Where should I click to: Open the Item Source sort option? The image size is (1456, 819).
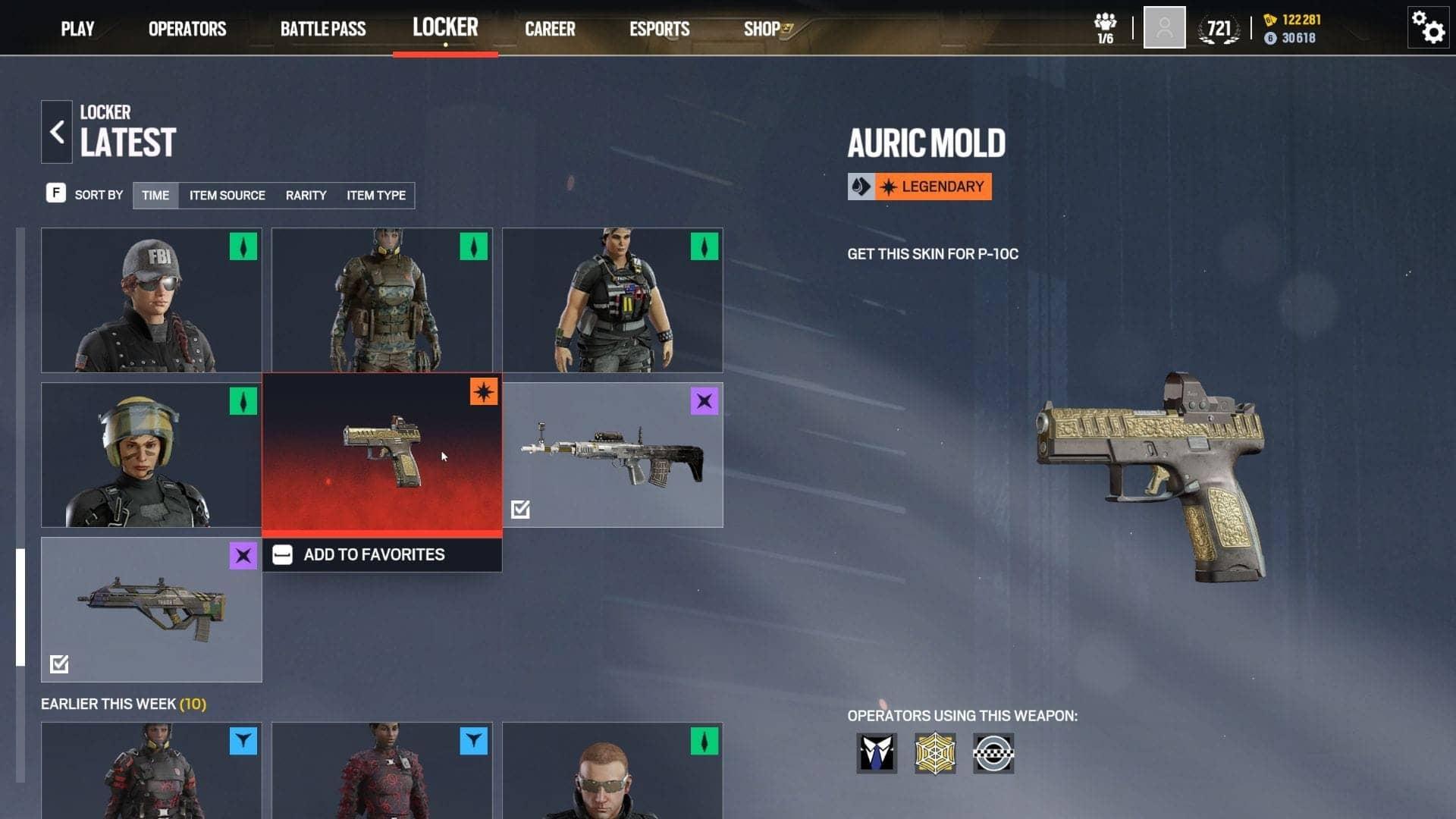pos(227,195)
